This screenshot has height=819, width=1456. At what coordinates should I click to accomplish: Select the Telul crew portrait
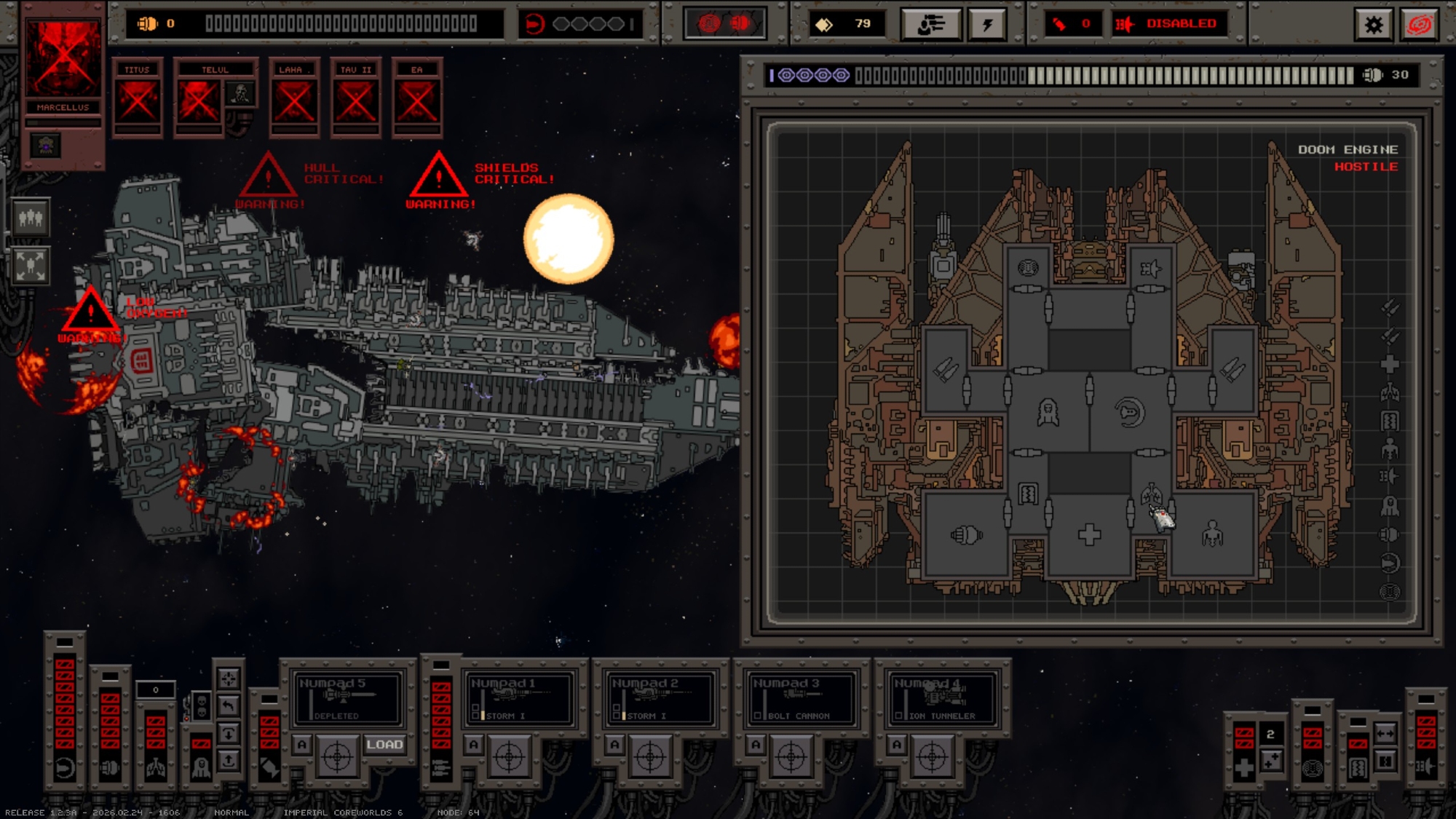199,100
